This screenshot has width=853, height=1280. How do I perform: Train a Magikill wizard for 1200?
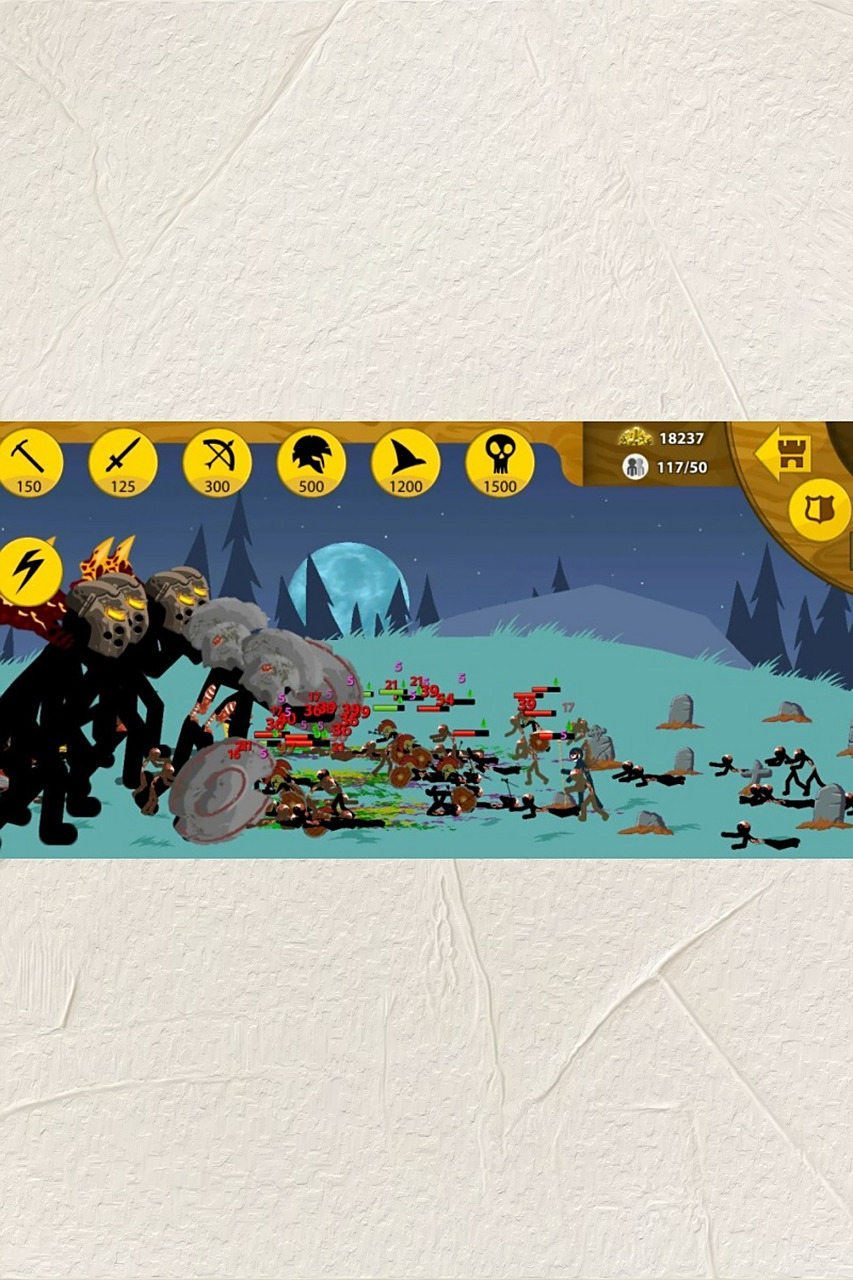pos(405,463)
